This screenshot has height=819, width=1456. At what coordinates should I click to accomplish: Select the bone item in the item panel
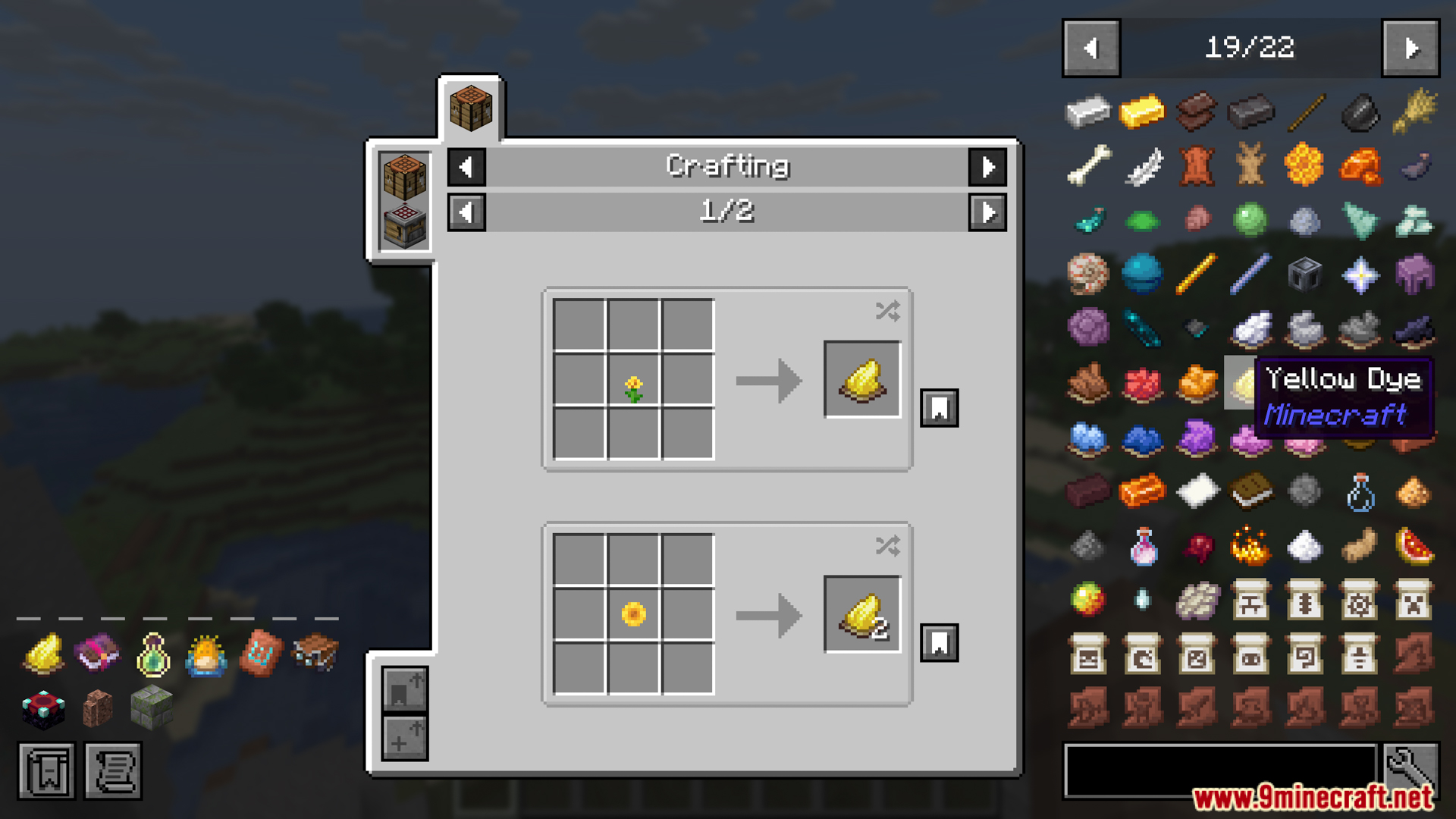(1088, 165)
